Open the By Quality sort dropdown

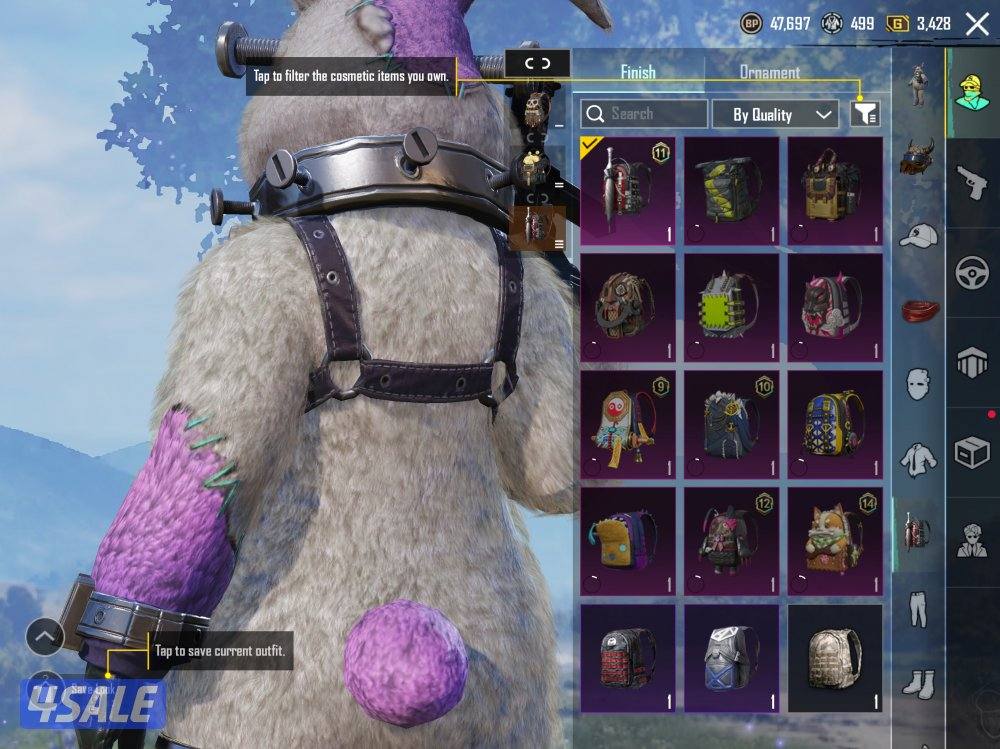(775, 114)
